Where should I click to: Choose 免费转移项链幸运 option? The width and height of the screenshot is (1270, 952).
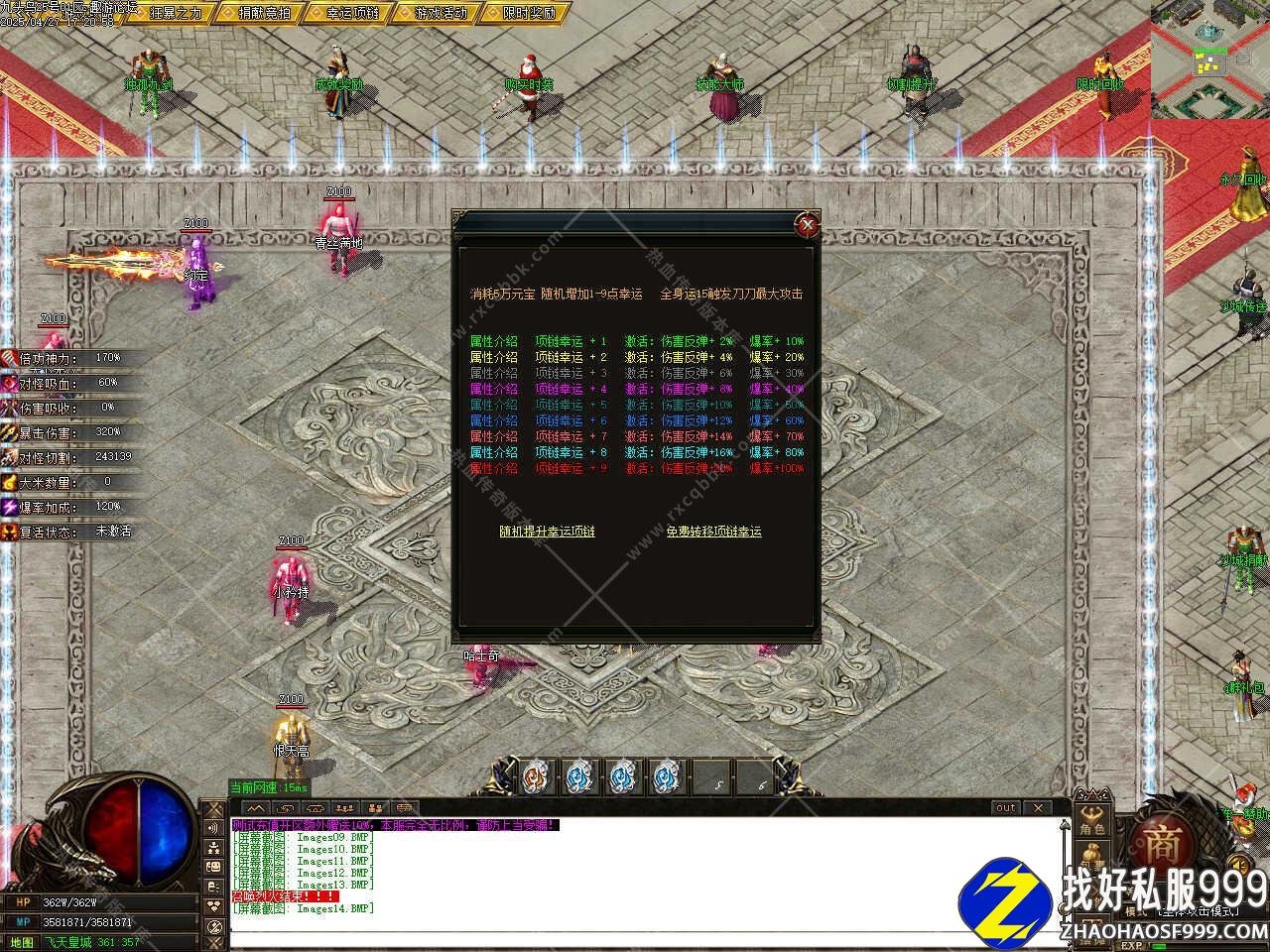pos(713,532)
